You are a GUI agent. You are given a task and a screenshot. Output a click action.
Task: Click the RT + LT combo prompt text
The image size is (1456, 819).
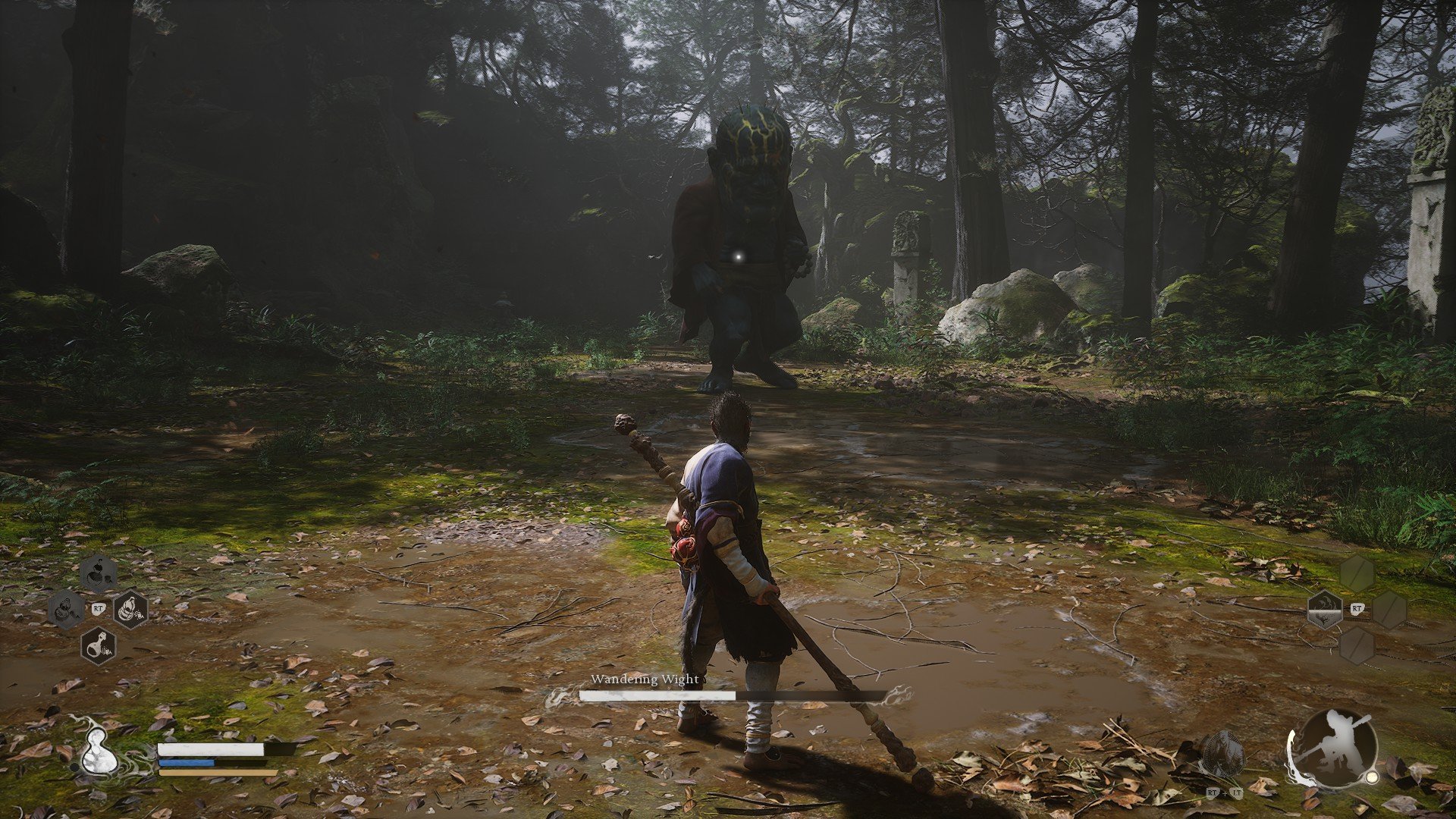tap(1224, 793)
